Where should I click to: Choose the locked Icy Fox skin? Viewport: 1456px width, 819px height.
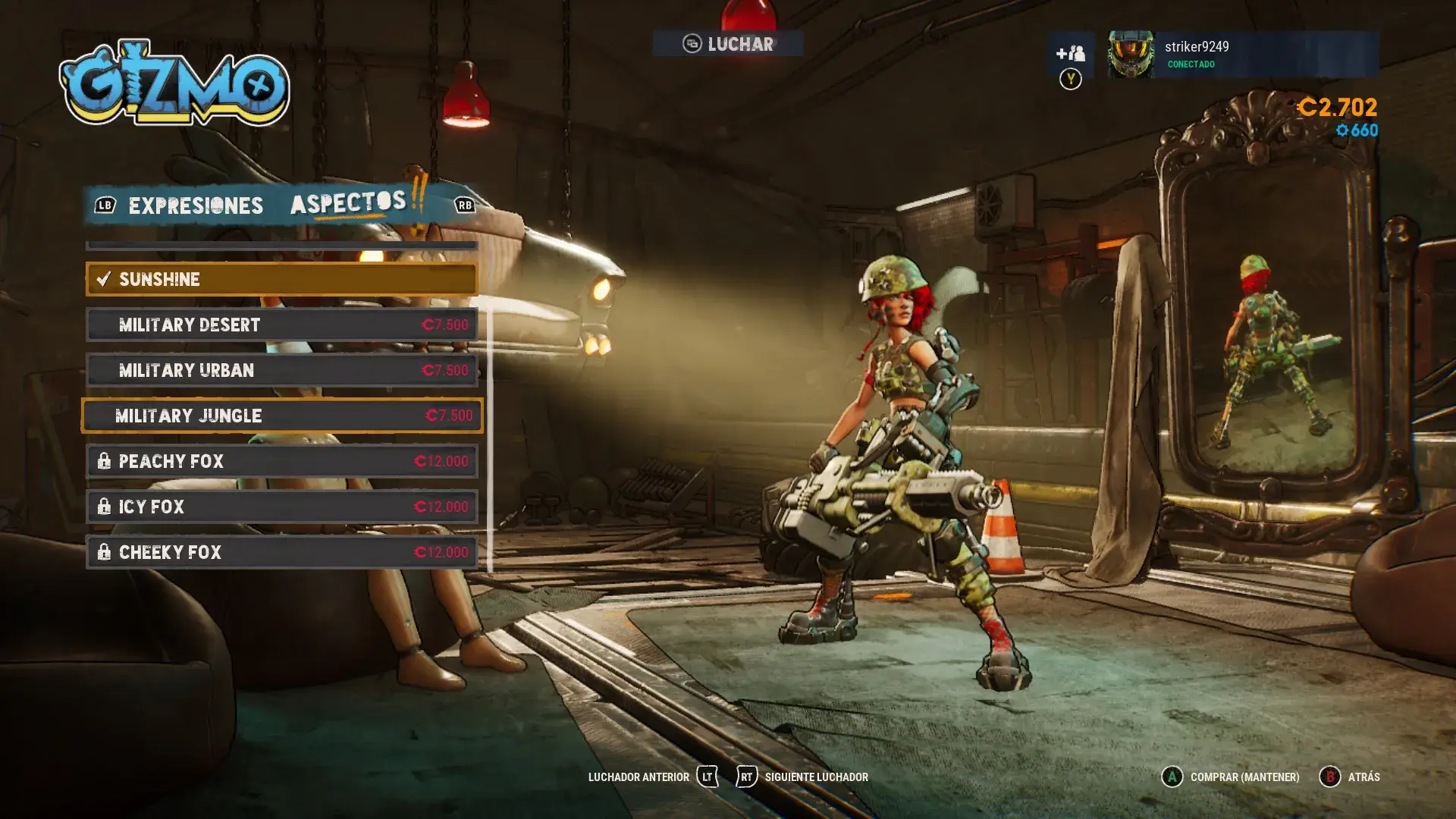(x=281, y=507)
